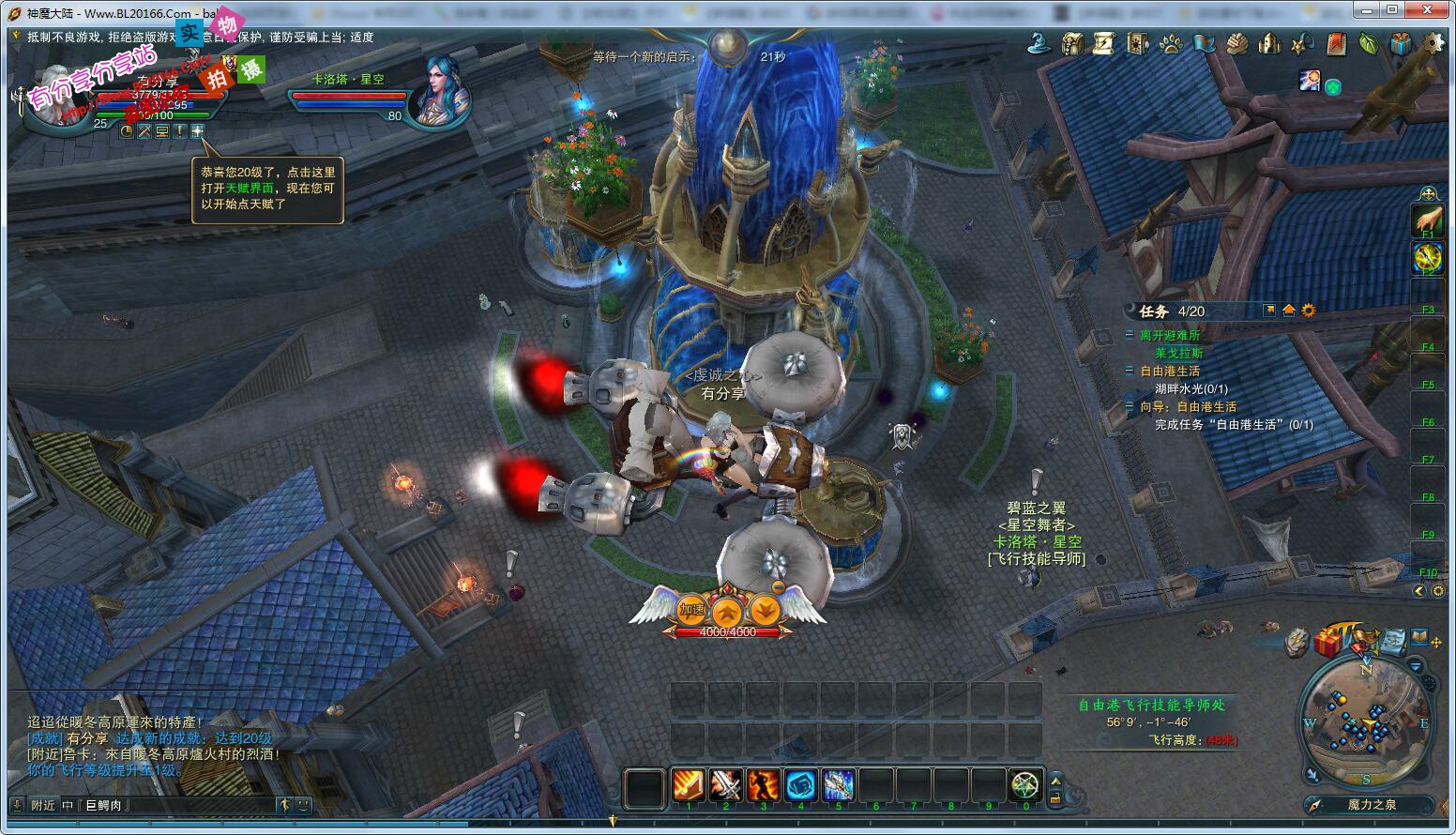Open the wizard hat icon menu

pyautogui.click(x=1039, y=42)
